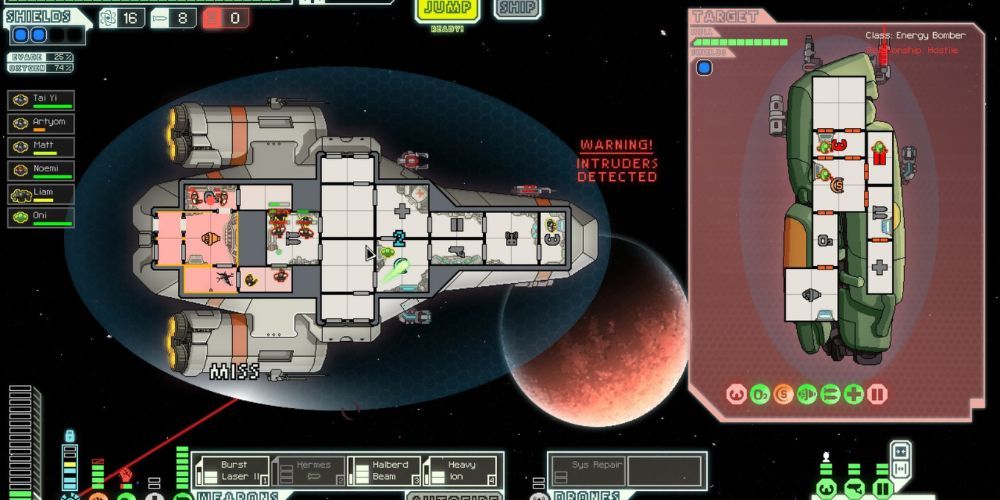Power up the Hermes missile weapon
This screenshot has width=1000, height=500.
click(308, 470)
